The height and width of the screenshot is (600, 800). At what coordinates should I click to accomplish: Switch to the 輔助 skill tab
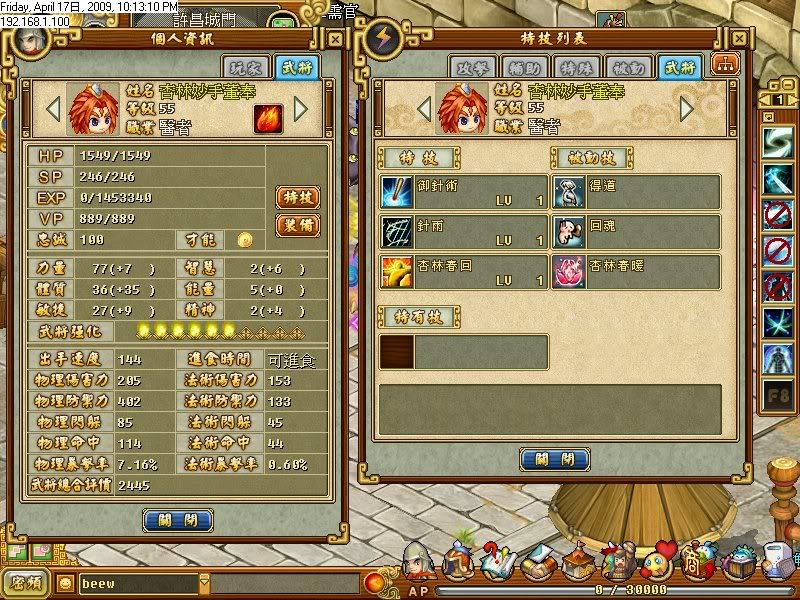coord(523,67)
